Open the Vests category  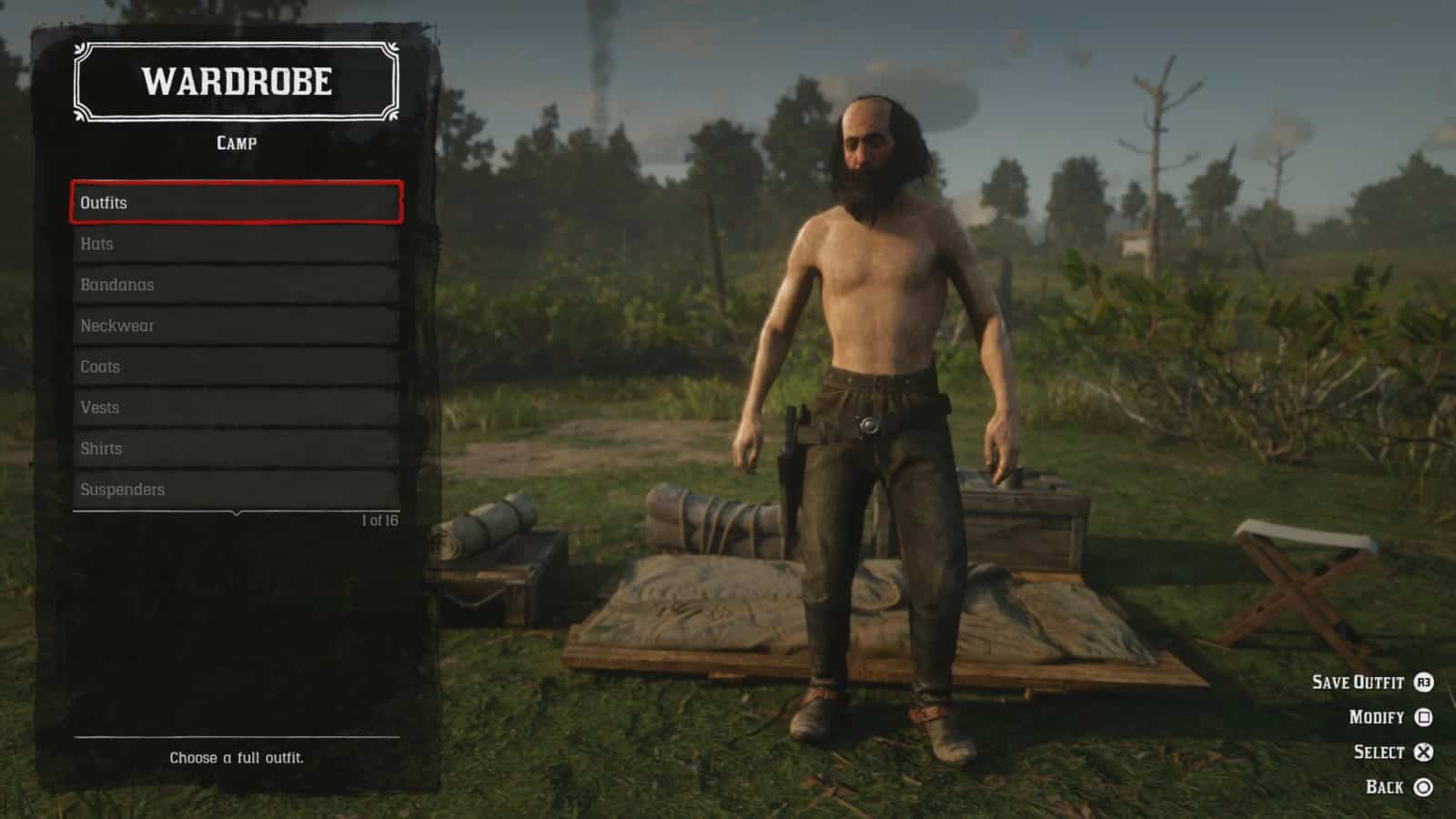click(235, 407)
